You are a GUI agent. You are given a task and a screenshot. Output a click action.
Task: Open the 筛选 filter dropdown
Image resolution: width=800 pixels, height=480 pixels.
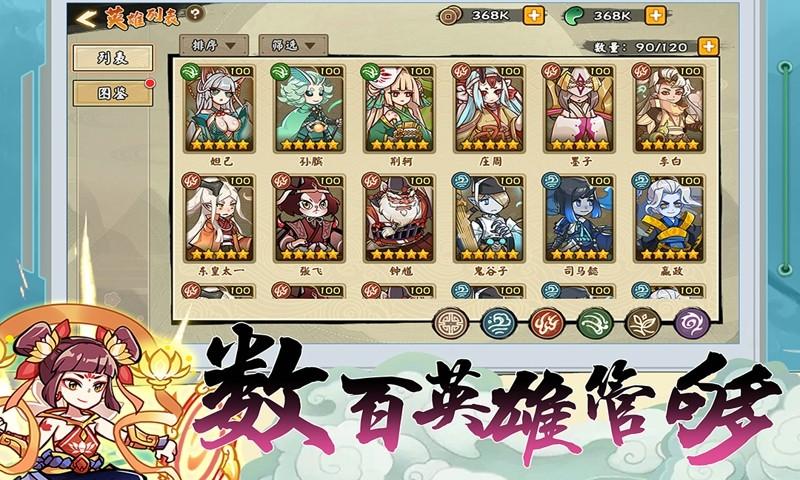point(300,45)
